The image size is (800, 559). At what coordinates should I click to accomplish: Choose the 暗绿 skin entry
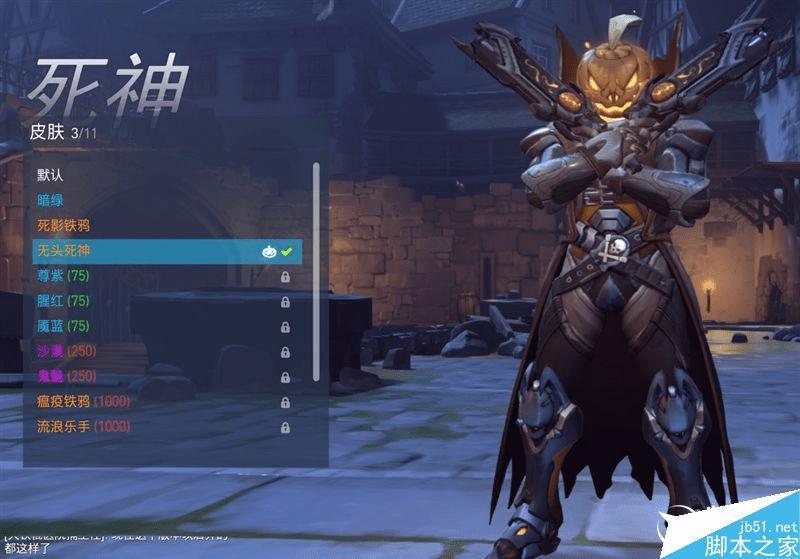pos(51,200)
